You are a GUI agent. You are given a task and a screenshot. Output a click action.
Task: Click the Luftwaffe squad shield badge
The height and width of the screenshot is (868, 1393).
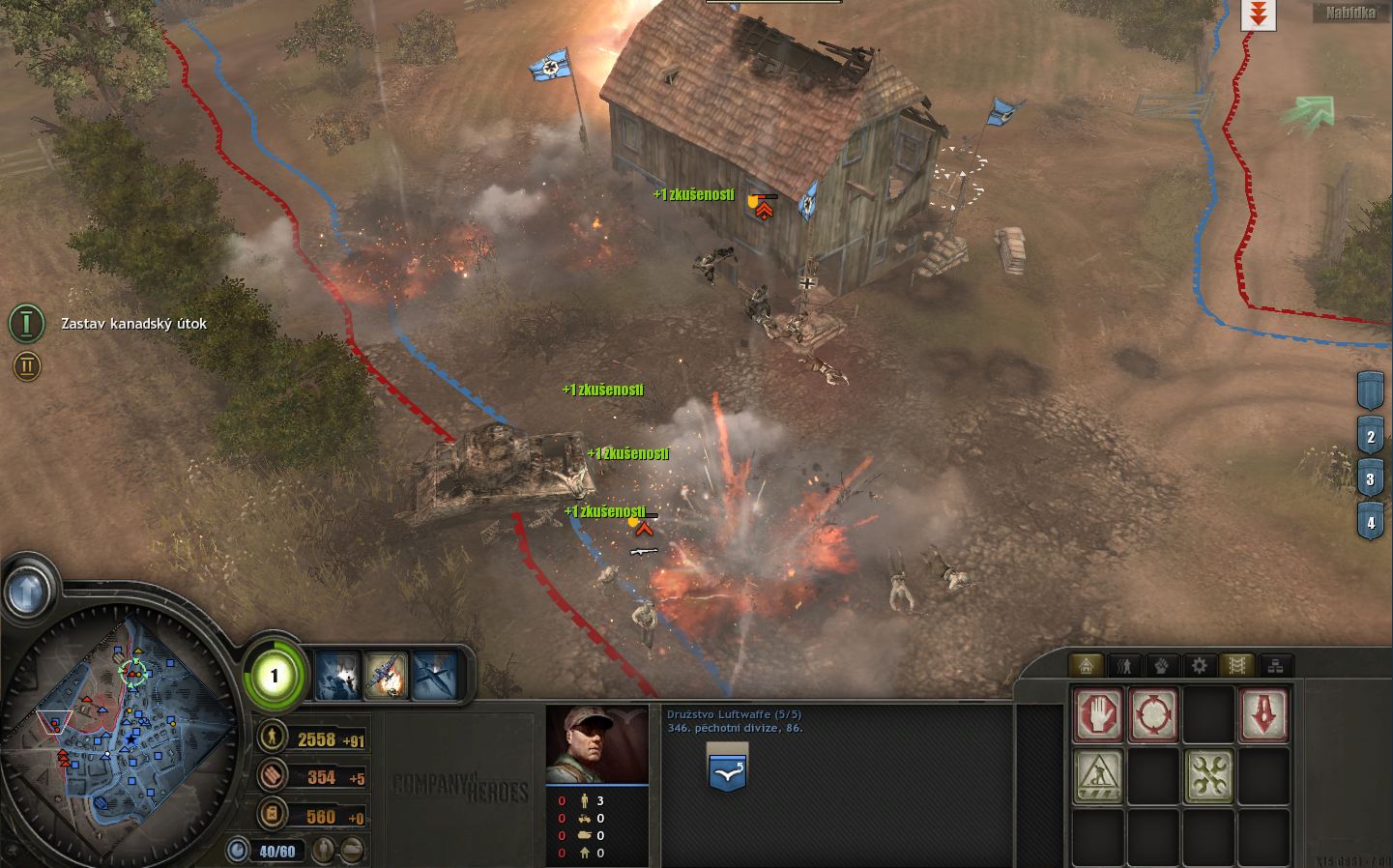[727, 768]
